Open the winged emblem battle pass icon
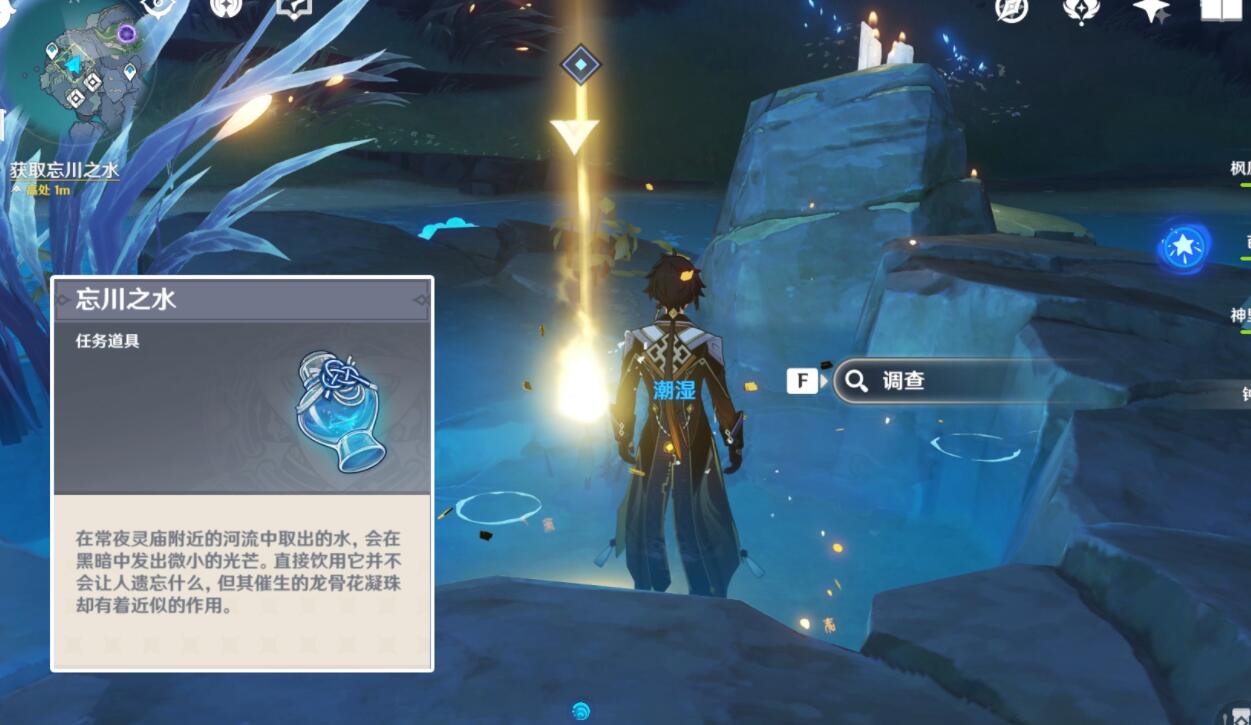This screenshot has height=725, width=1251. click(x=1081, y=9)
